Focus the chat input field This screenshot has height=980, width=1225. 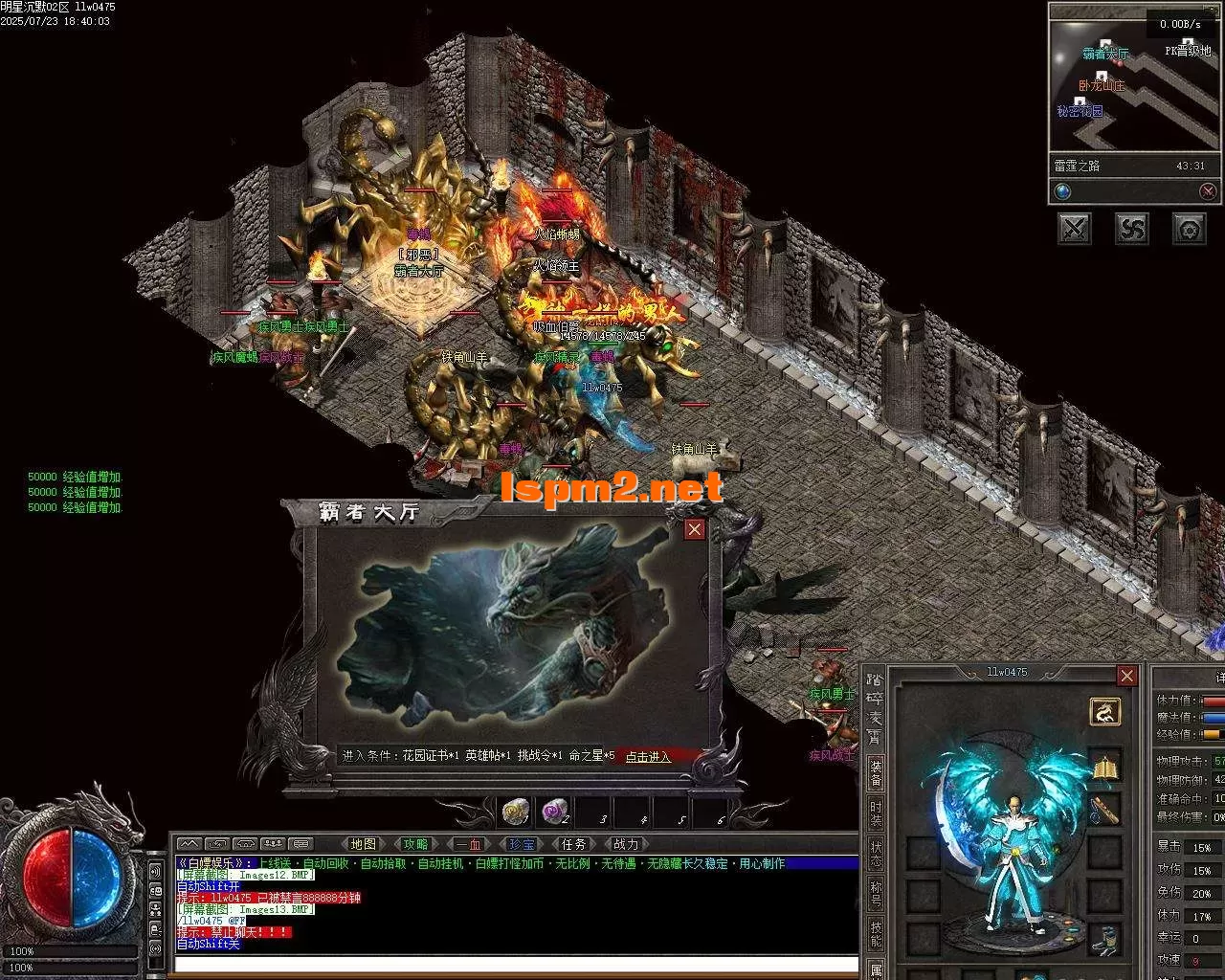coord(517,964)
